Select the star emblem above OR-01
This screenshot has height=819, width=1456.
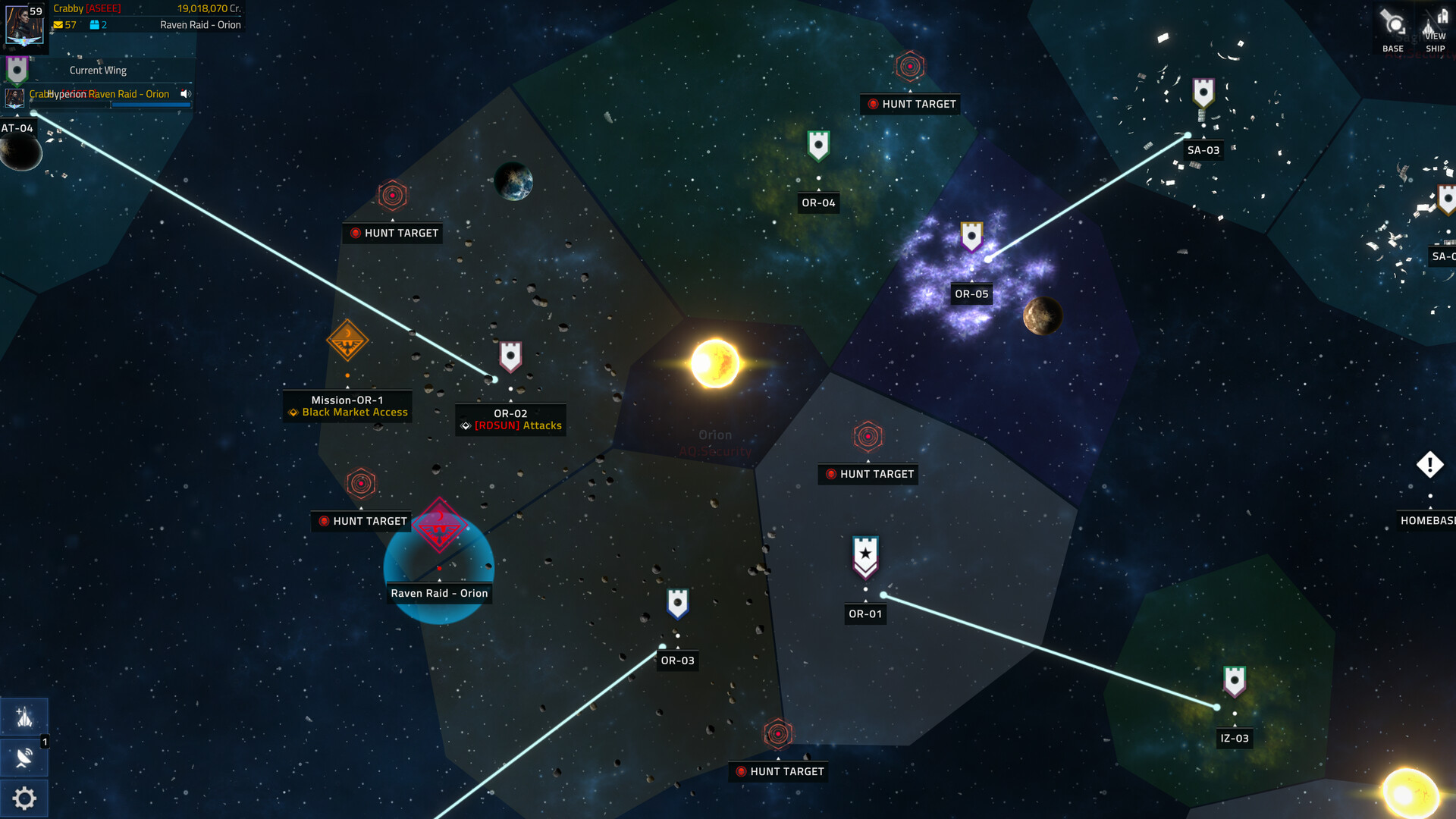tap(865, 554)
